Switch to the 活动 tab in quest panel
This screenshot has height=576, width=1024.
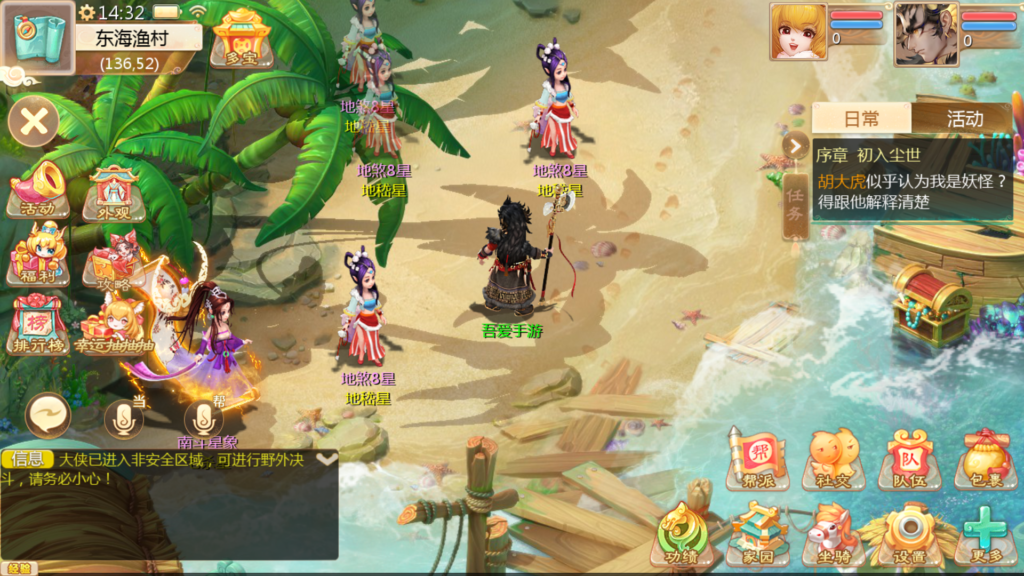[x=964, y=118]
